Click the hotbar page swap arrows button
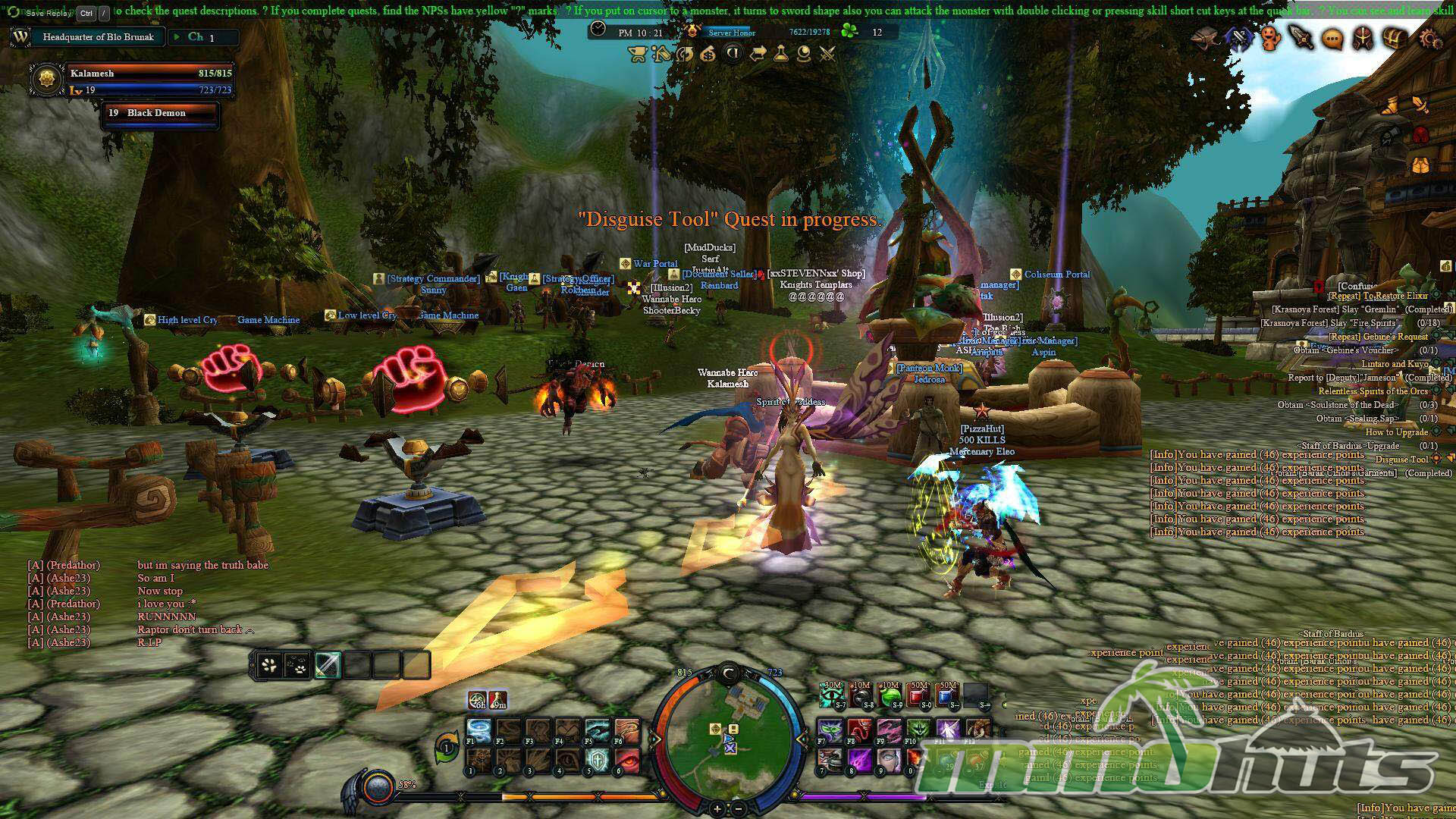The width and height of the screenshot is (1456, 819). click(x=447, y=747)
